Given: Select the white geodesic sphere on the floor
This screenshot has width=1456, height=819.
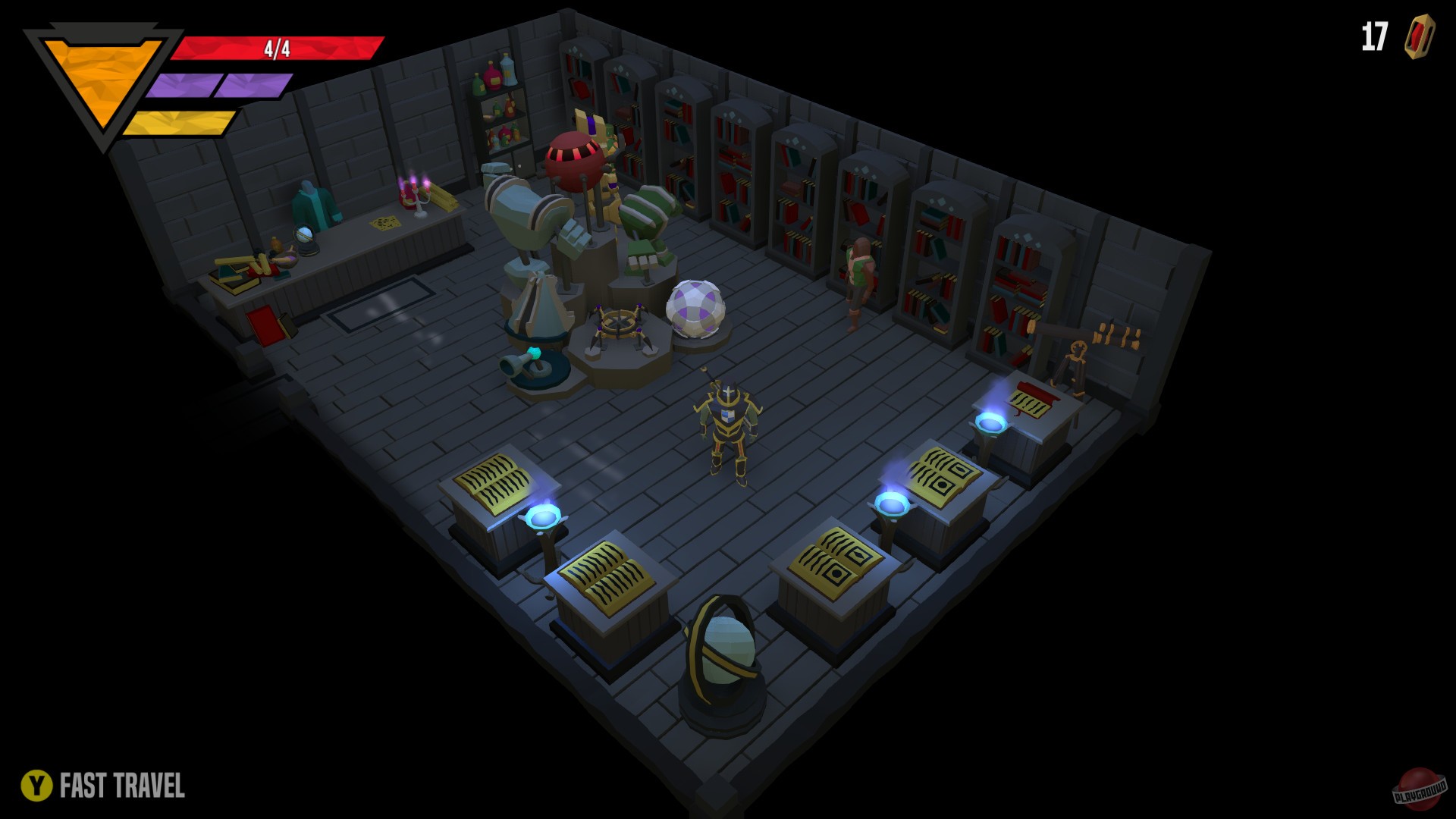Looking at the screenshot, I should 695,306.
